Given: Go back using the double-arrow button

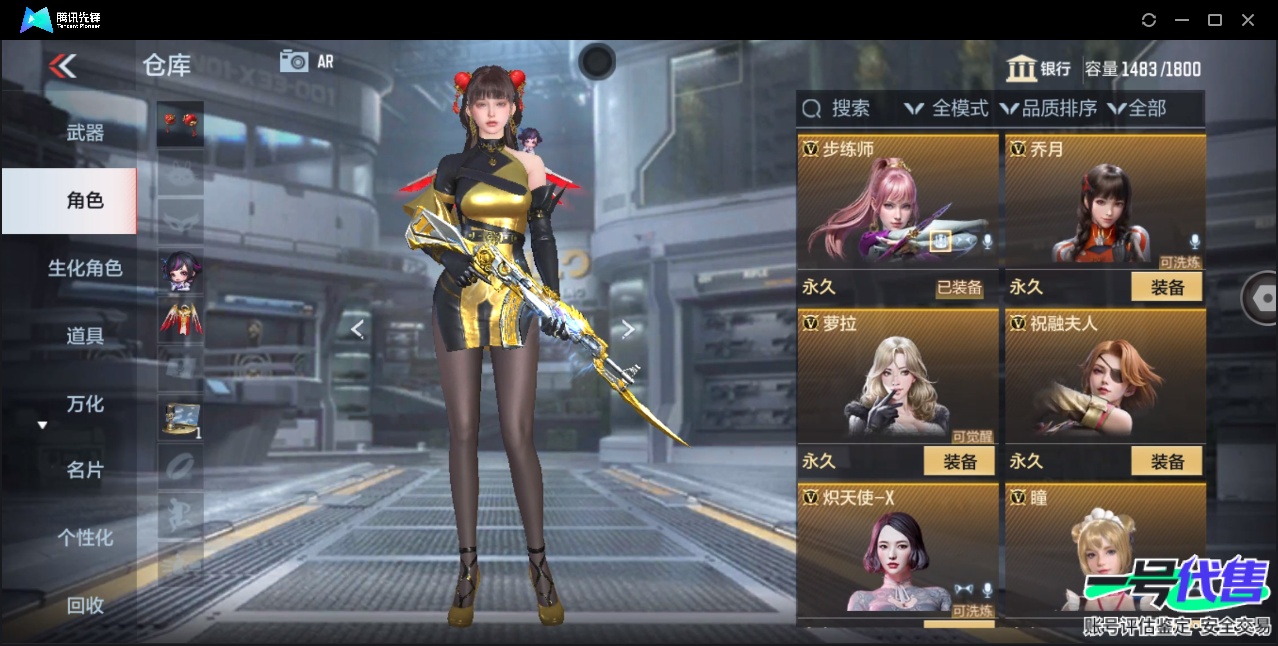Looking at the screenshot, I should click(x=63, y=66).
